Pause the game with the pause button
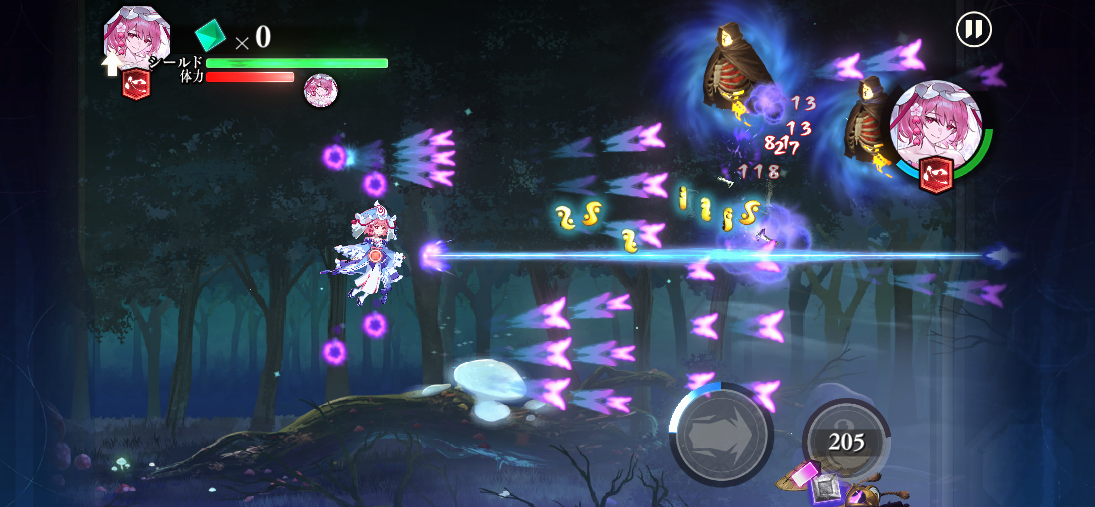This screenshot has width=1095, height=507. pos(973,29)
